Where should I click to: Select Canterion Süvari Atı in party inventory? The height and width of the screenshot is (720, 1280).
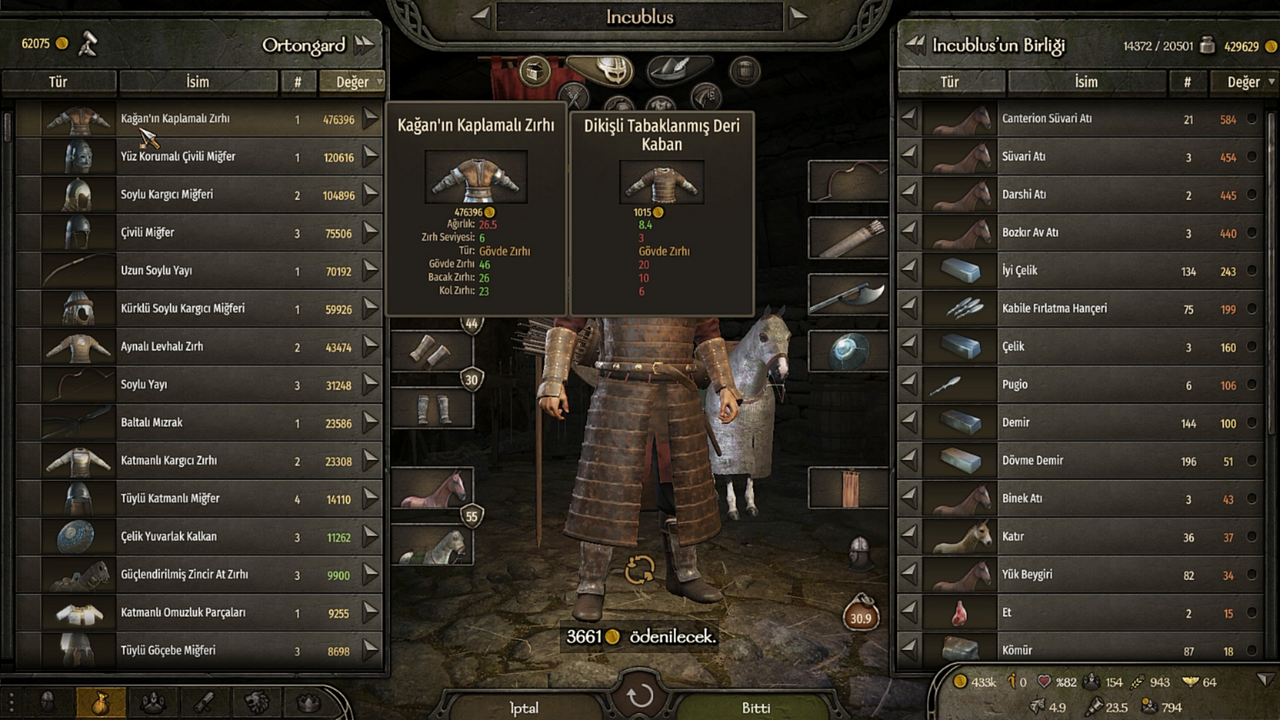(x=1080, y=119)
